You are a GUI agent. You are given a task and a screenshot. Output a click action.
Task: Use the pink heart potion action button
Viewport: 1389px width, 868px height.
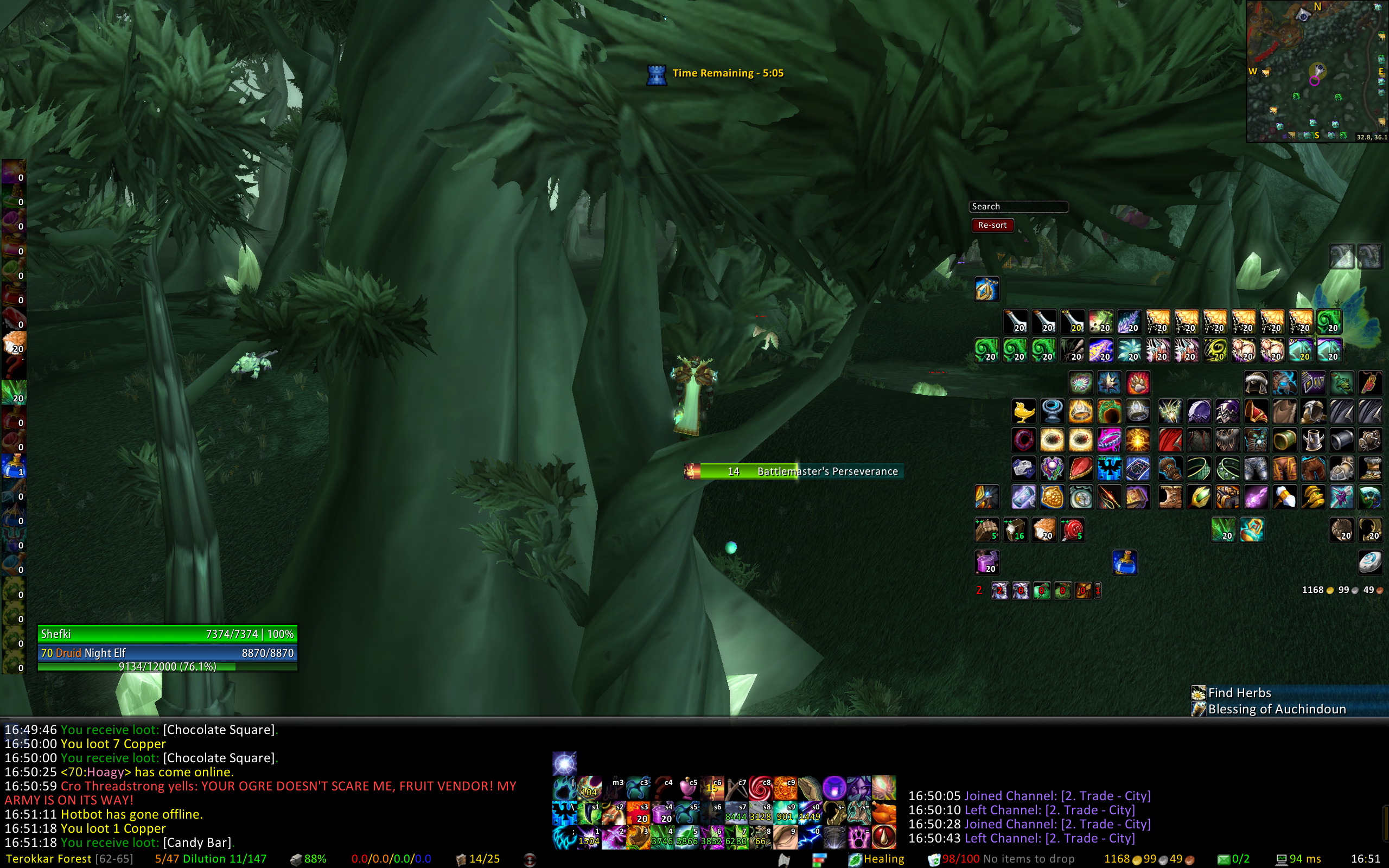tap(687, 789)
